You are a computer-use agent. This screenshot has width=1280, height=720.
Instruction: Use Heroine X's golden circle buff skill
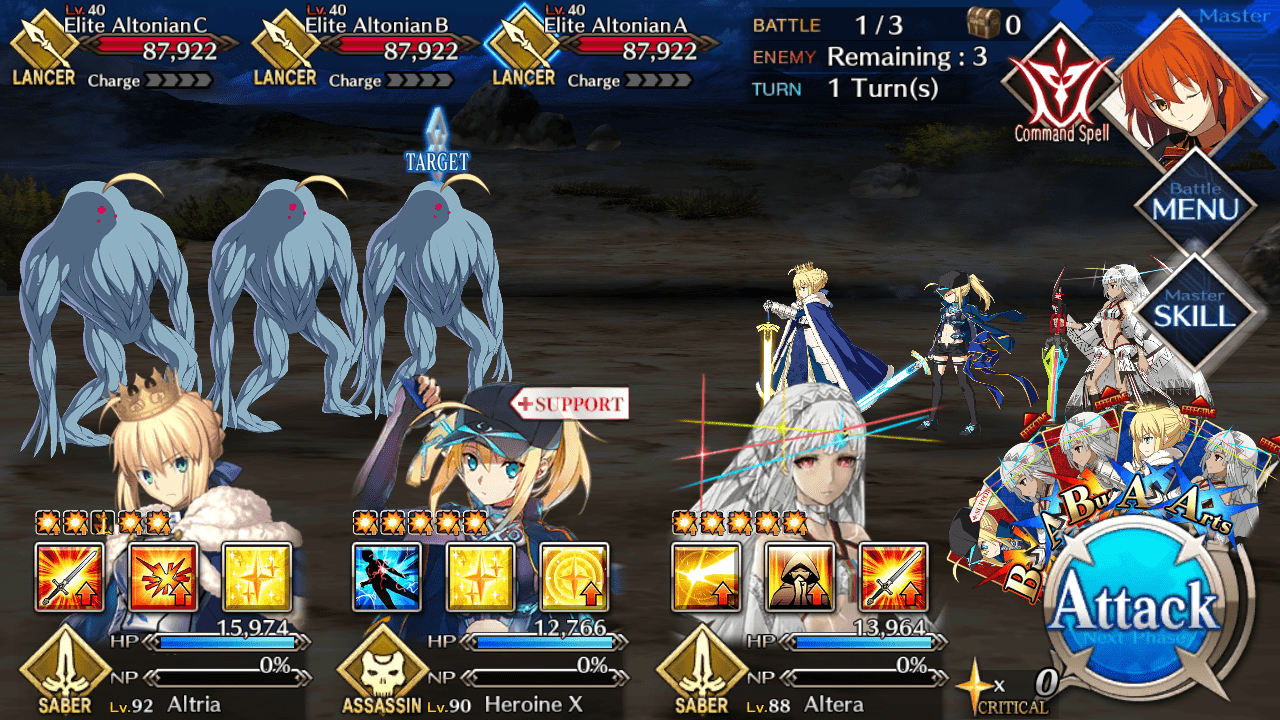[x=574, y=577]
